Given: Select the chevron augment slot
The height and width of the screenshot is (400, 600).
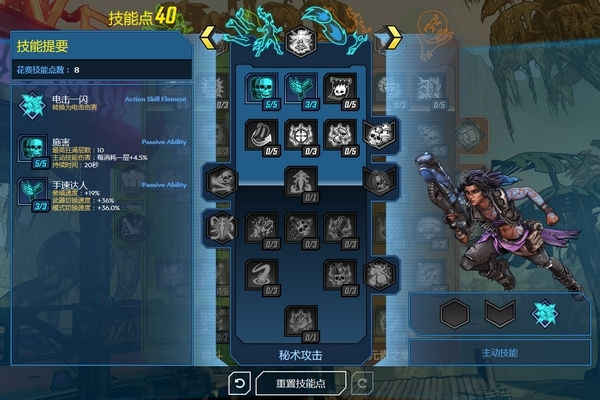Looking at the screenshot, I should 500,314.
